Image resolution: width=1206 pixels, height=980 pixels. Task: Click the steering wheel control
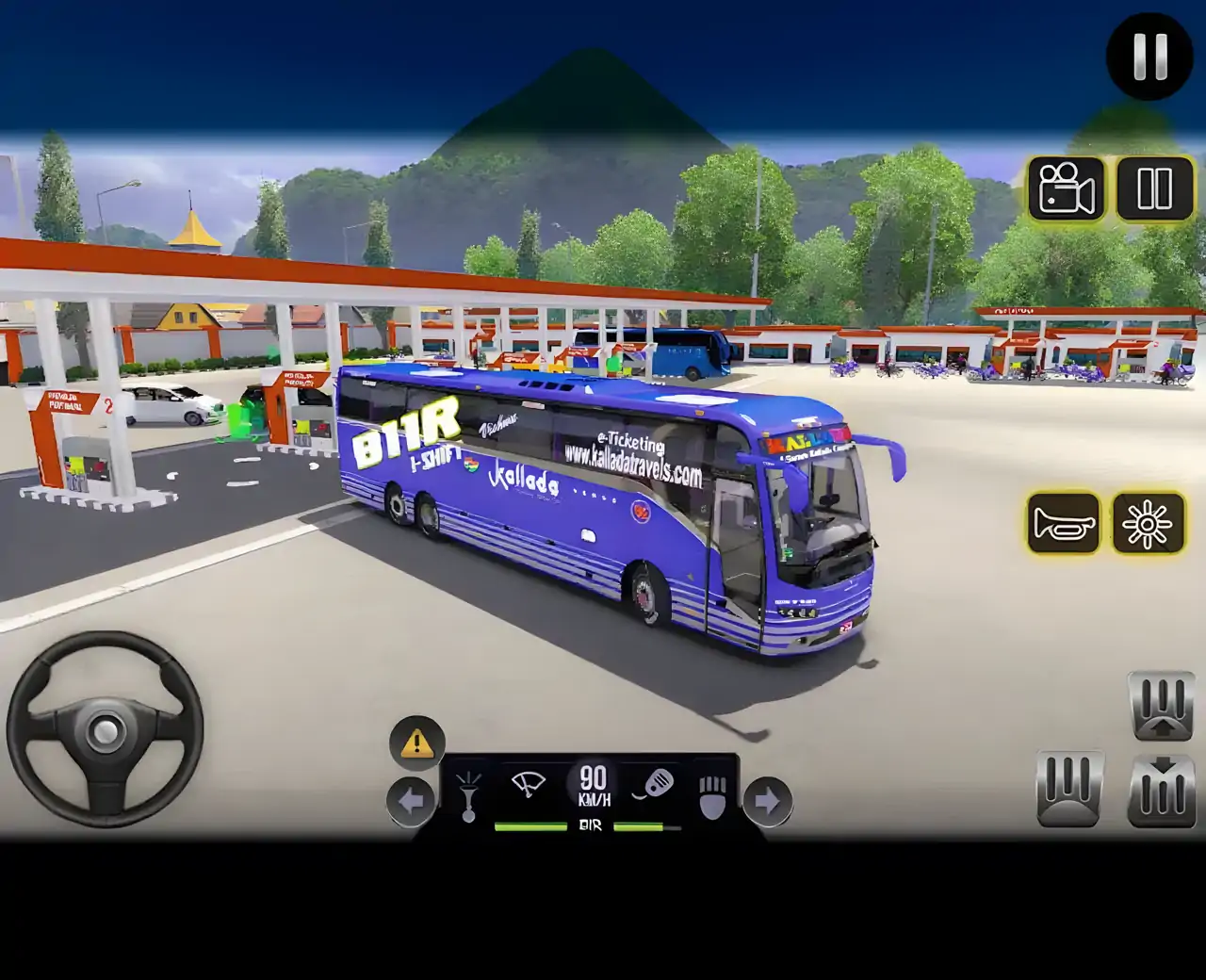coord(105,729)
